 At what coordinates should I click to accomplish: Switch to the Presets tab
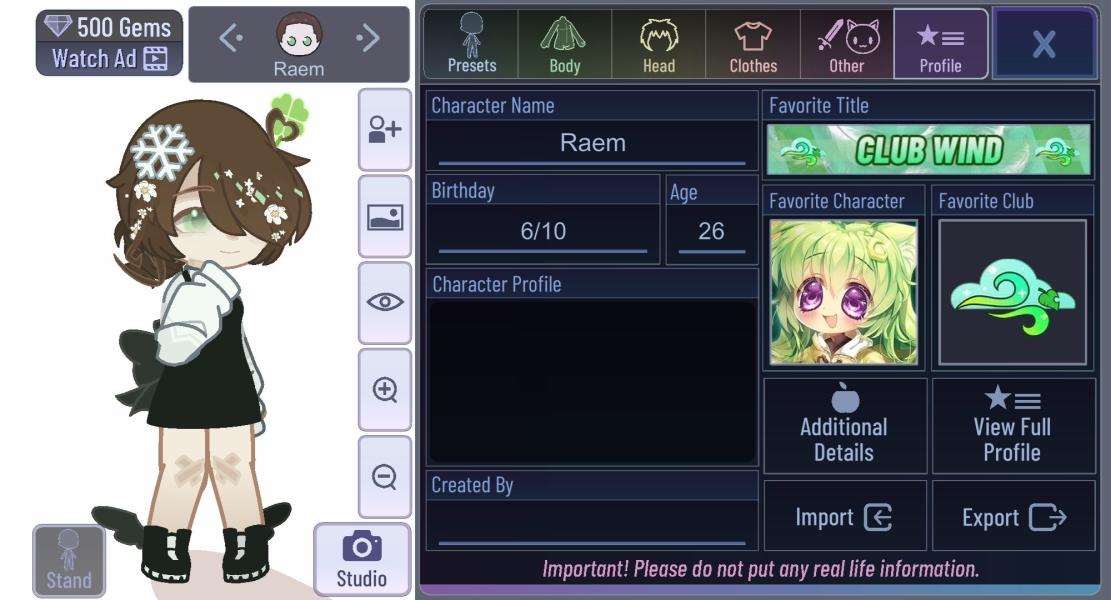471,44
